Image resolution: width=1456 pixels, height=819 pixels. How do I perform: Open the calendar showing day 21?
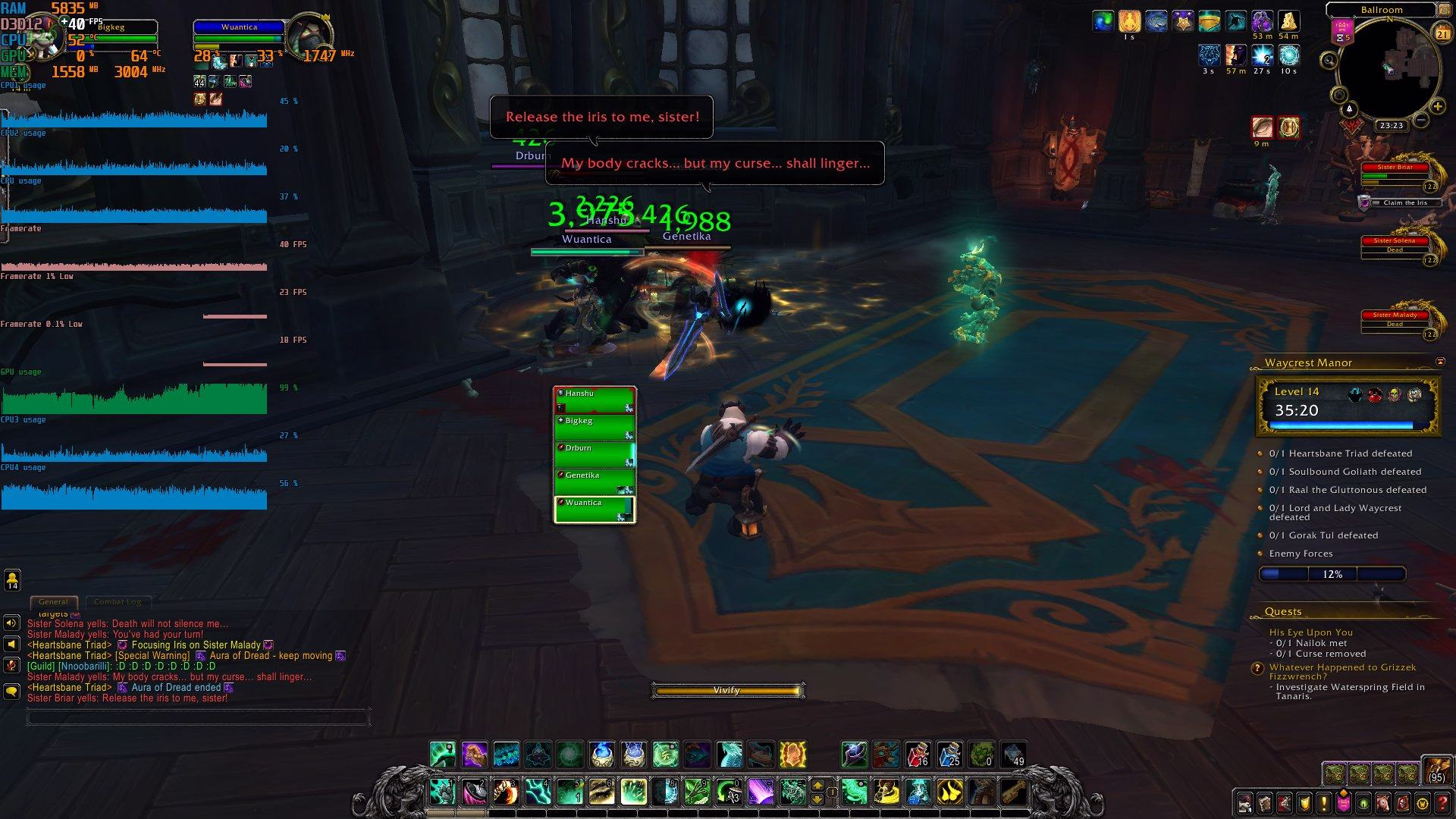(x=1442, y=34)
